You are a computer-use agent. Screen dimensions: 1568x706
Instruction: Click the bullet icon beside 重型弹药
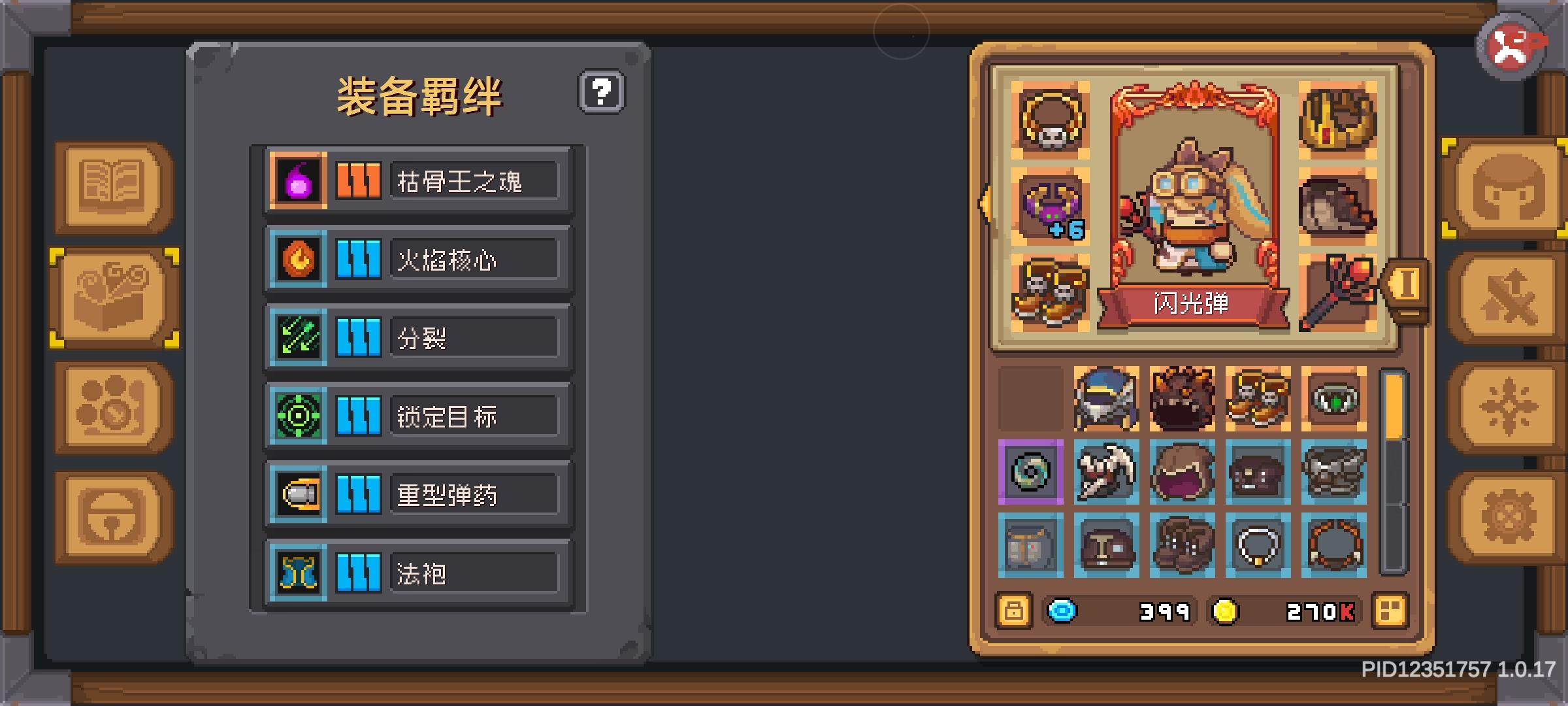tap(298, 494)
